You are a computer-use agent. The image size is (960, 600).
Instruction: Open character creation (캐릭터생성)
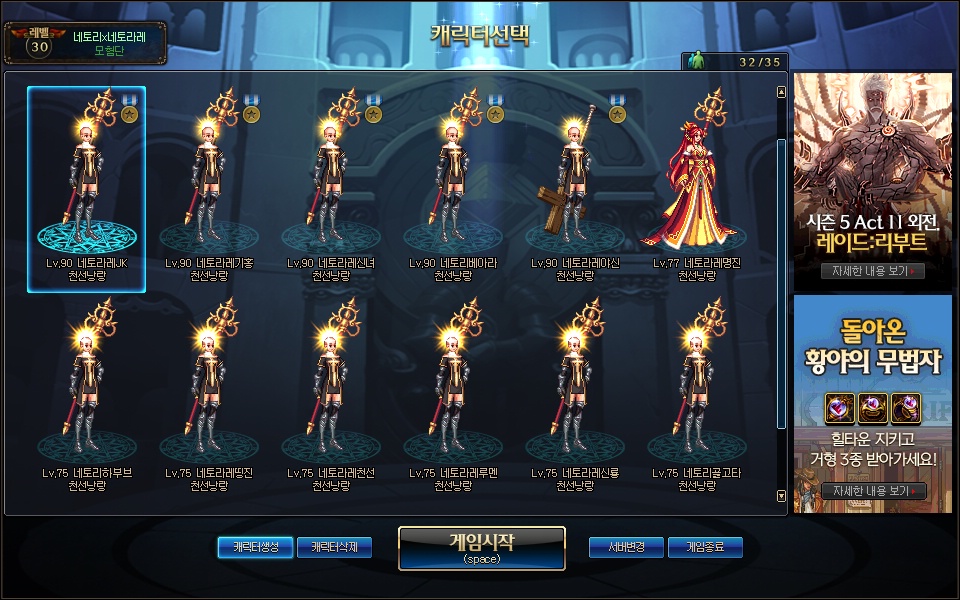coord(255,547)
